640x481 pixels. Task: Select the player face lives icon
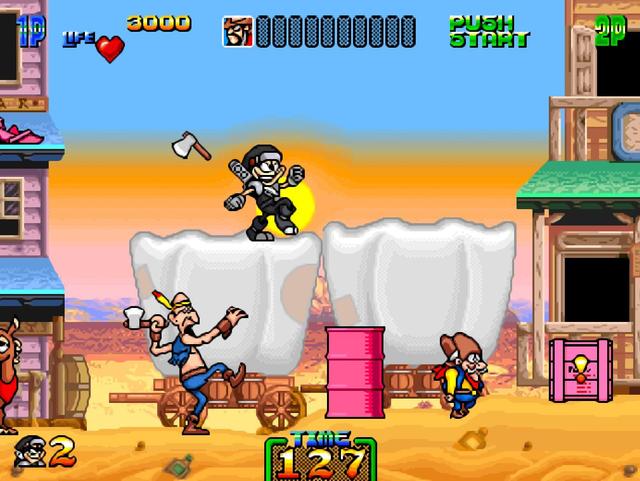point(29,451)
